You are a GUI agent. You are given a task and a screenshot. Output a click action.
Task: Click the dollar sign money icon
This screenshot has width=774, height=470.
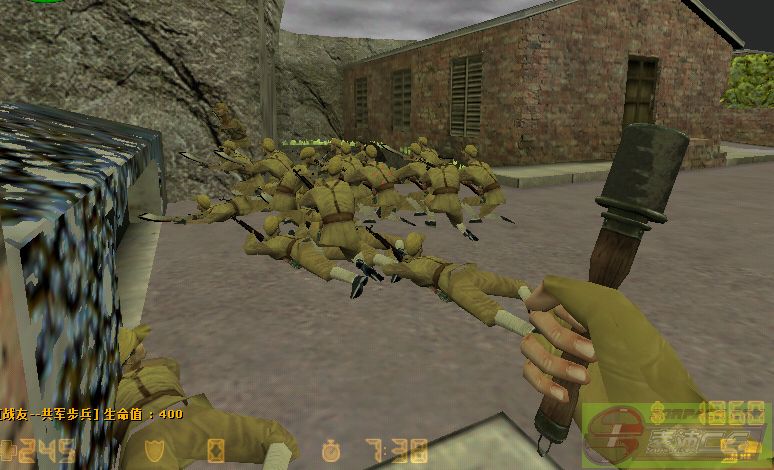658,411
